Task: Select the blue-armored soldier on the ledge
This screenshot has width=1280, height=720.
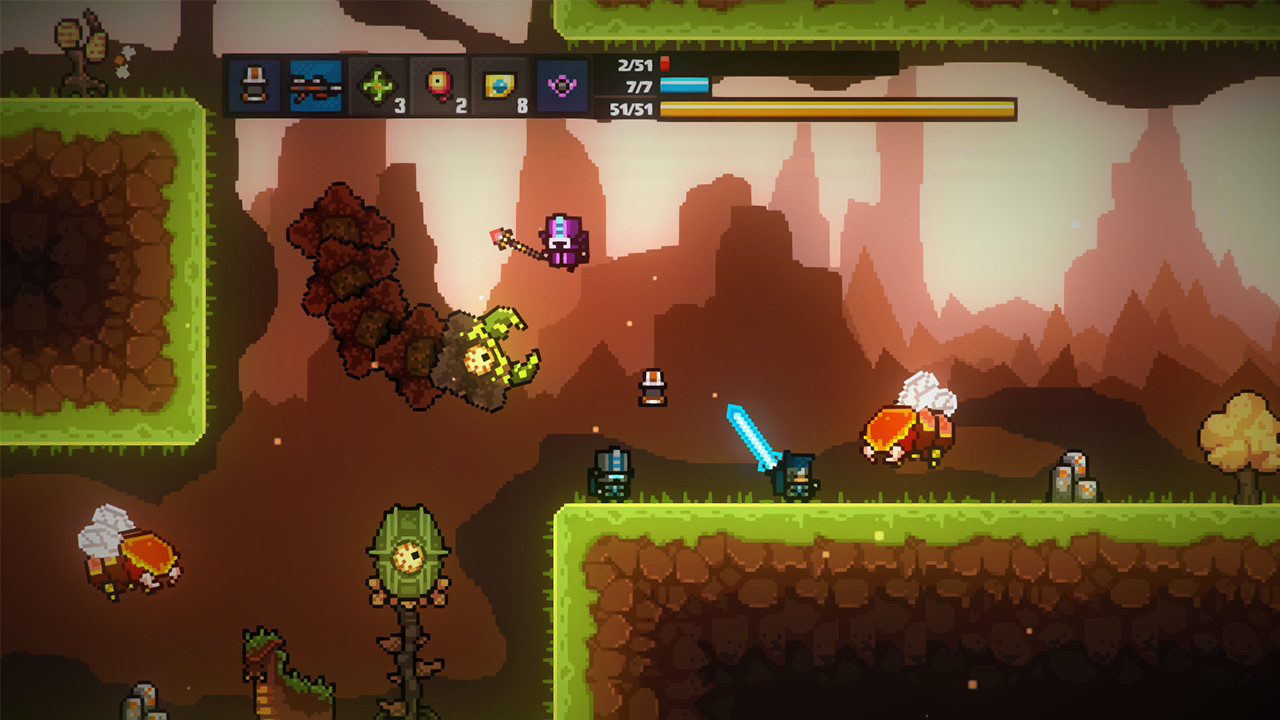Action: pyautogui.click(x=612, y=475)
